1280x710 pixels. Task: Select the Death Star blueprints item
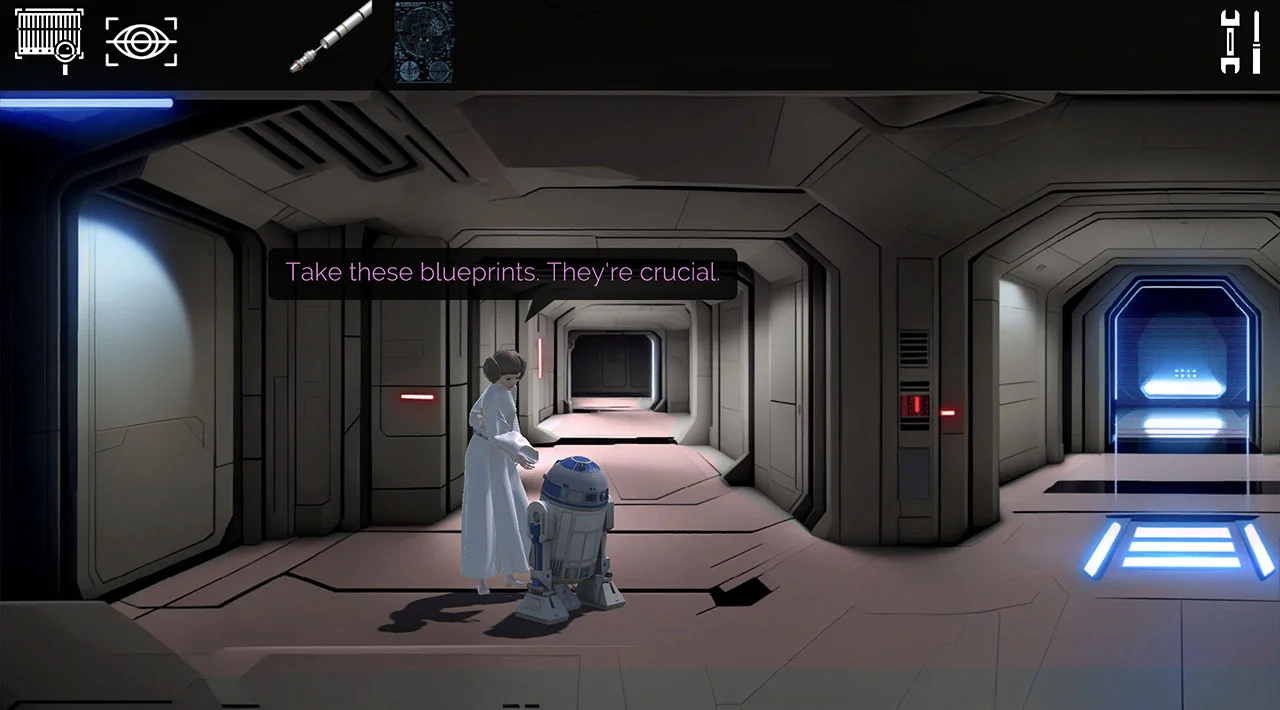[424, 41]
